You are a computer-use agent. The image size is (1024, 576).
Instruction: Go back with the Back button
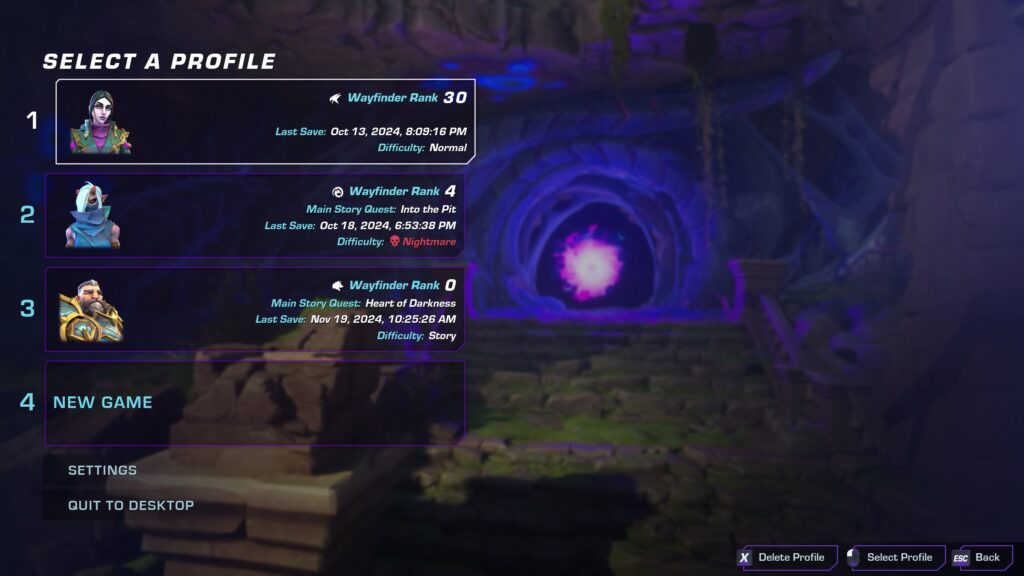pyautogui.click(x=978, y=557)
